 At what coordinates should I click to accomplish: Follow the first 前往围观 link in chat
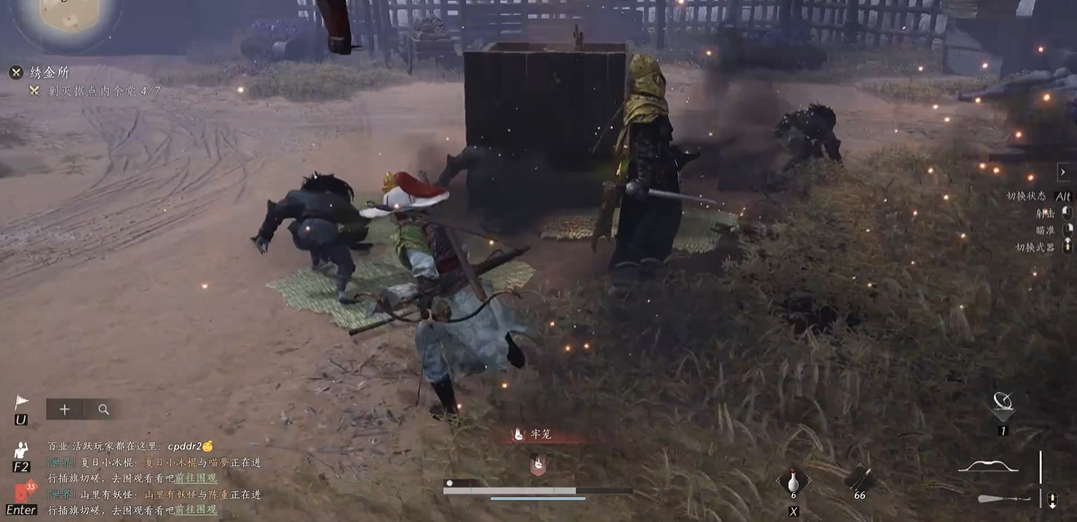pos(196,478)
